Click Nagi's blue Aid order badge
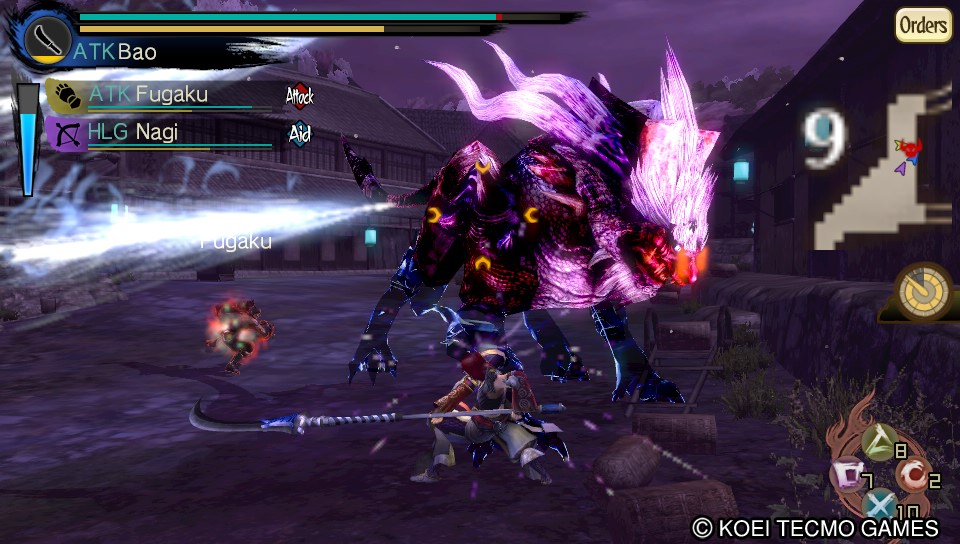This screenshot has width=960, height=544. (299, 133)
